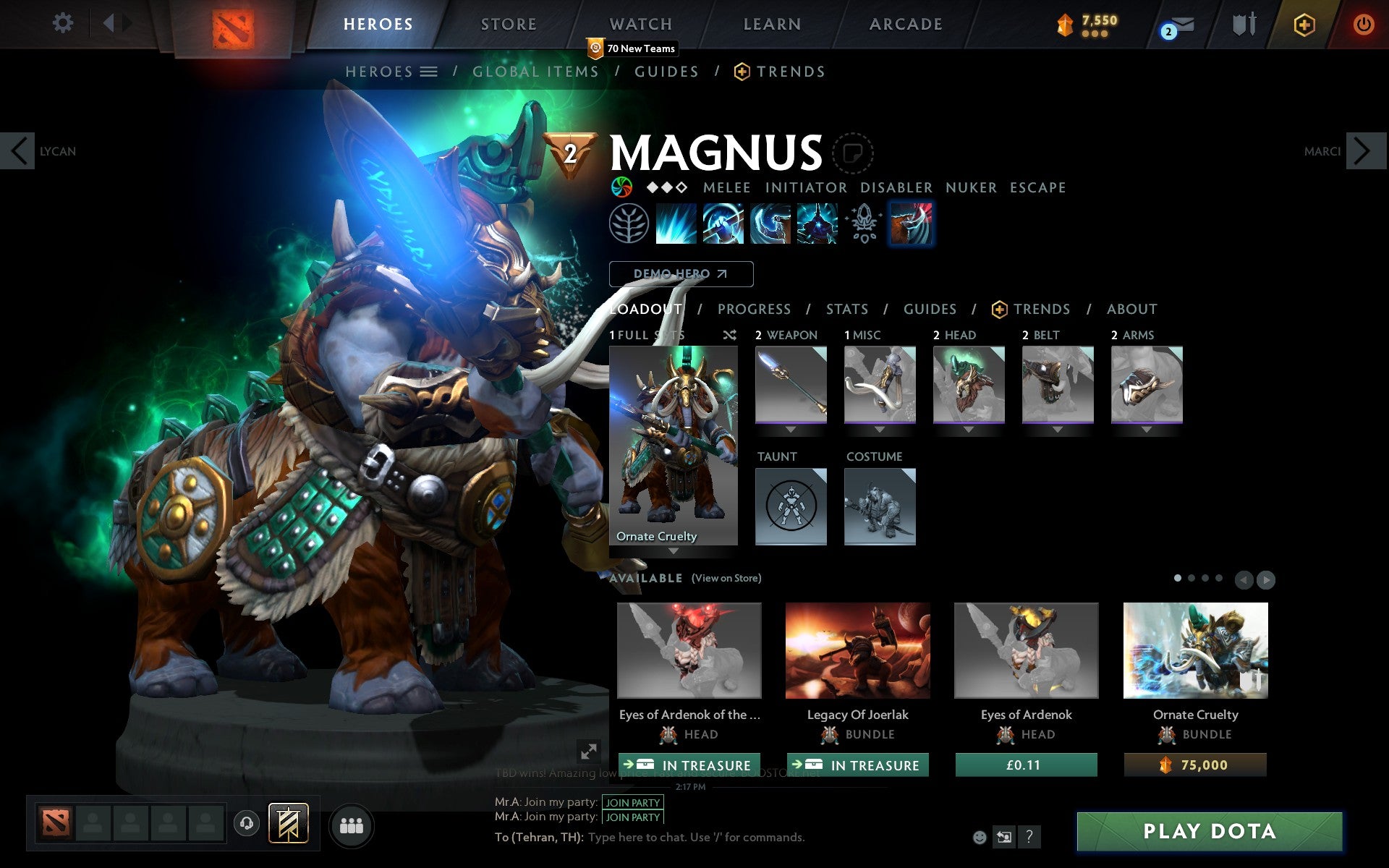1389x868 pixels.
Task: Open the Arcade menu at the top
Action: 904,24
